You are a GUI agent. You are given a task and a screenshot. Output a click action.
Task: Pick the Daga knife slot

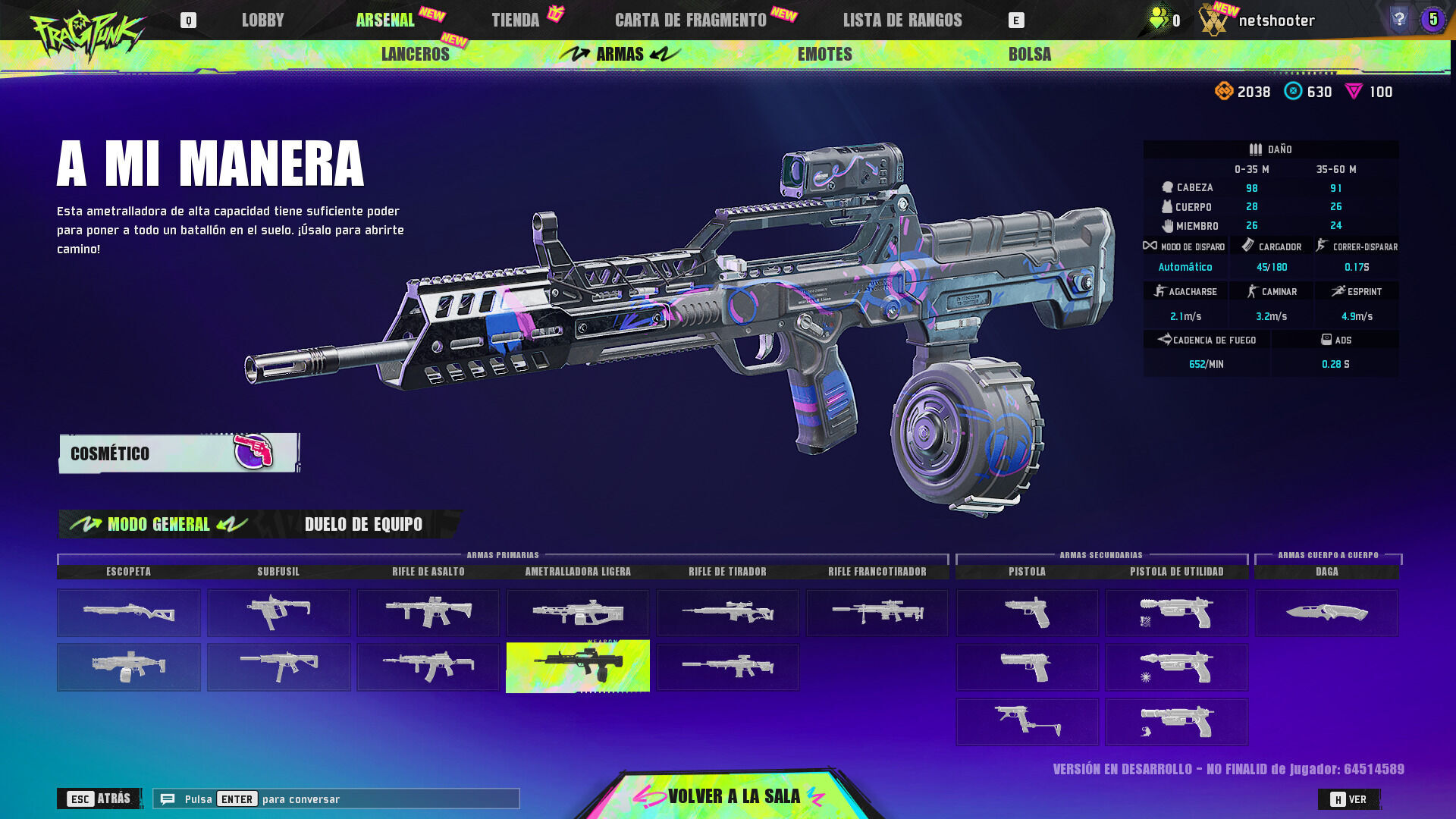(x=1326, y=613)
